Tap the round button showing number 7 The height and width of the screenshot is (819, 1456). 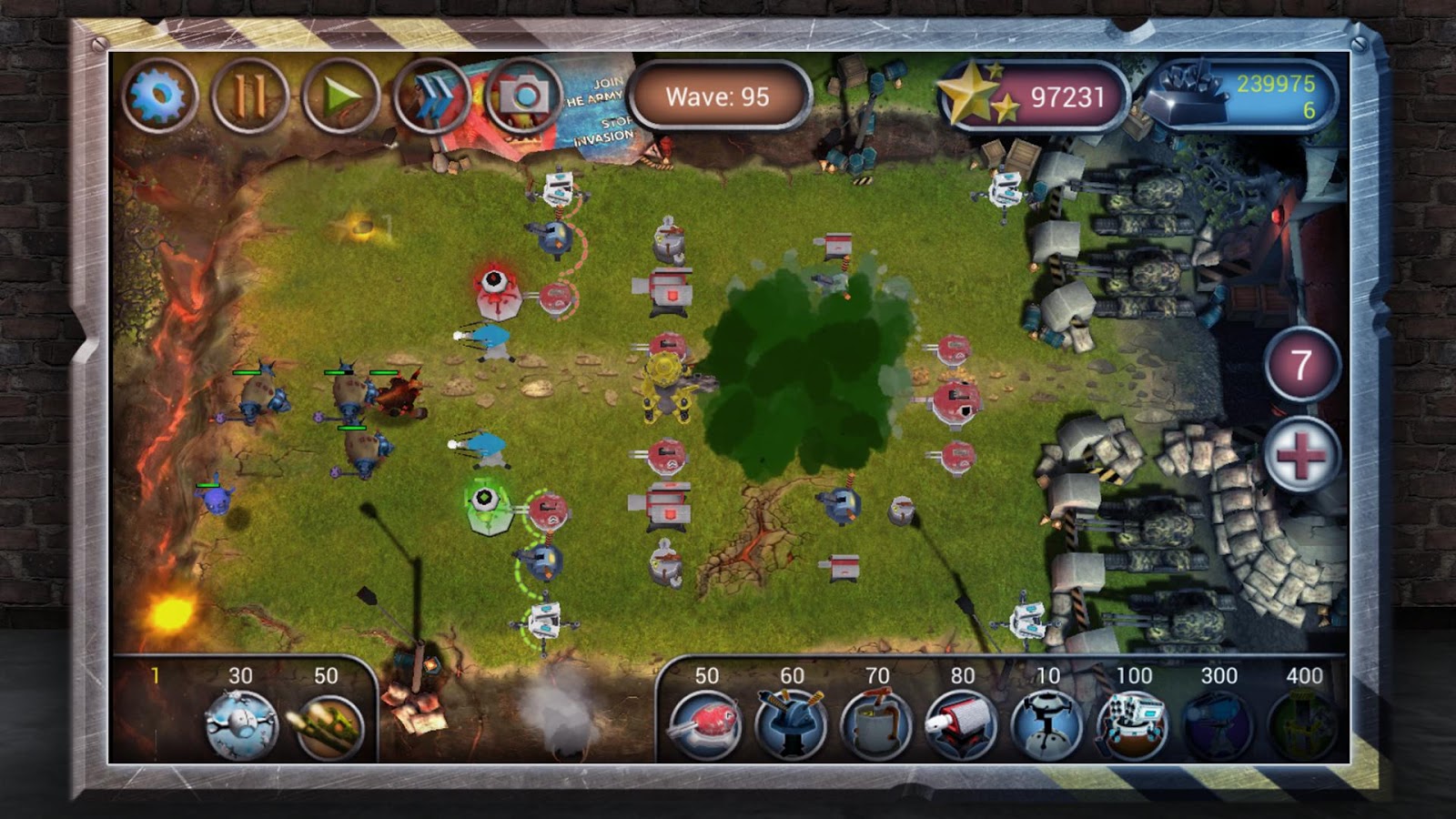tap(1301, 366)
